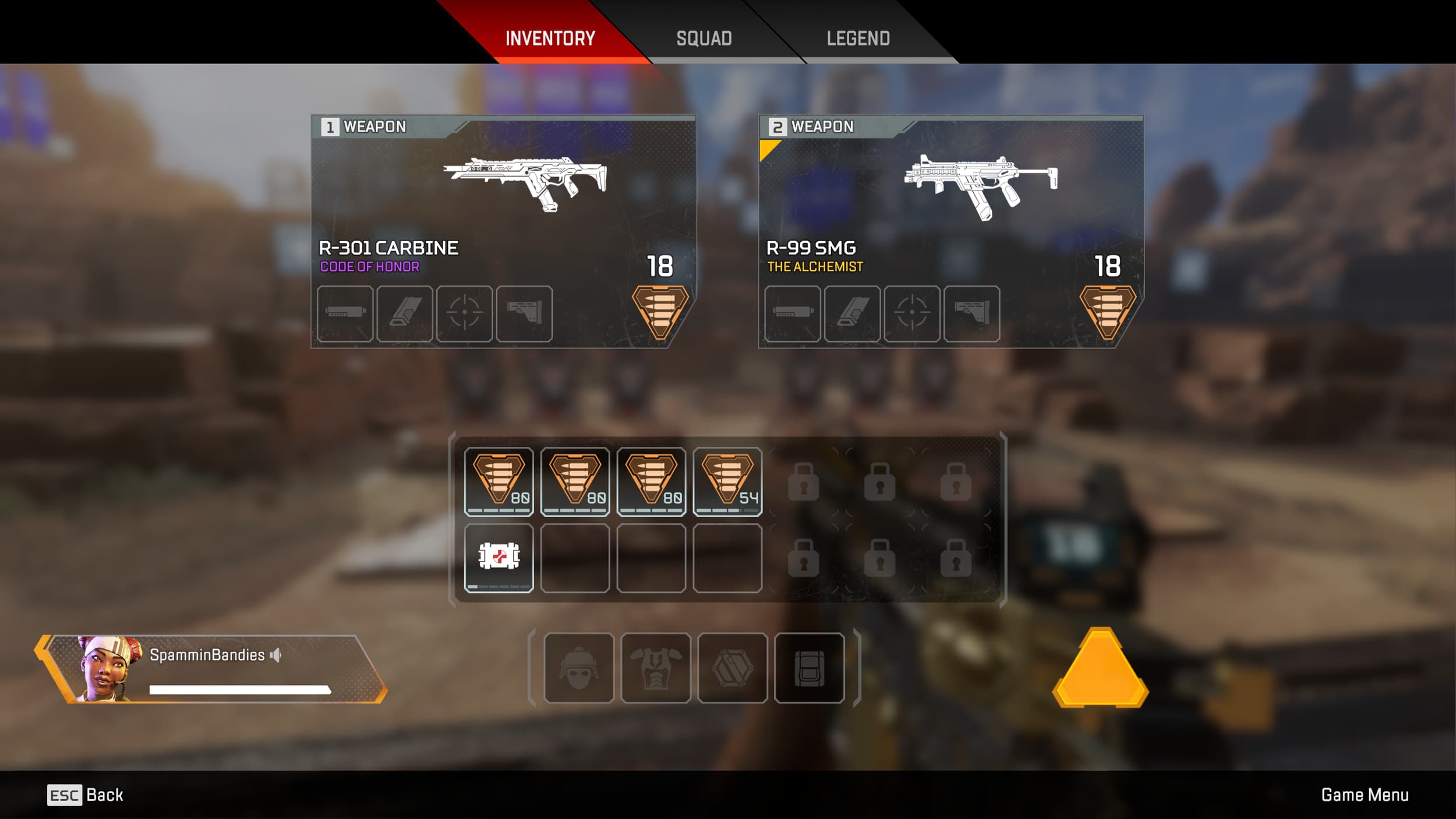Stay on the Inventory tab
This screenshot has height=819, width=1456.
549,38
